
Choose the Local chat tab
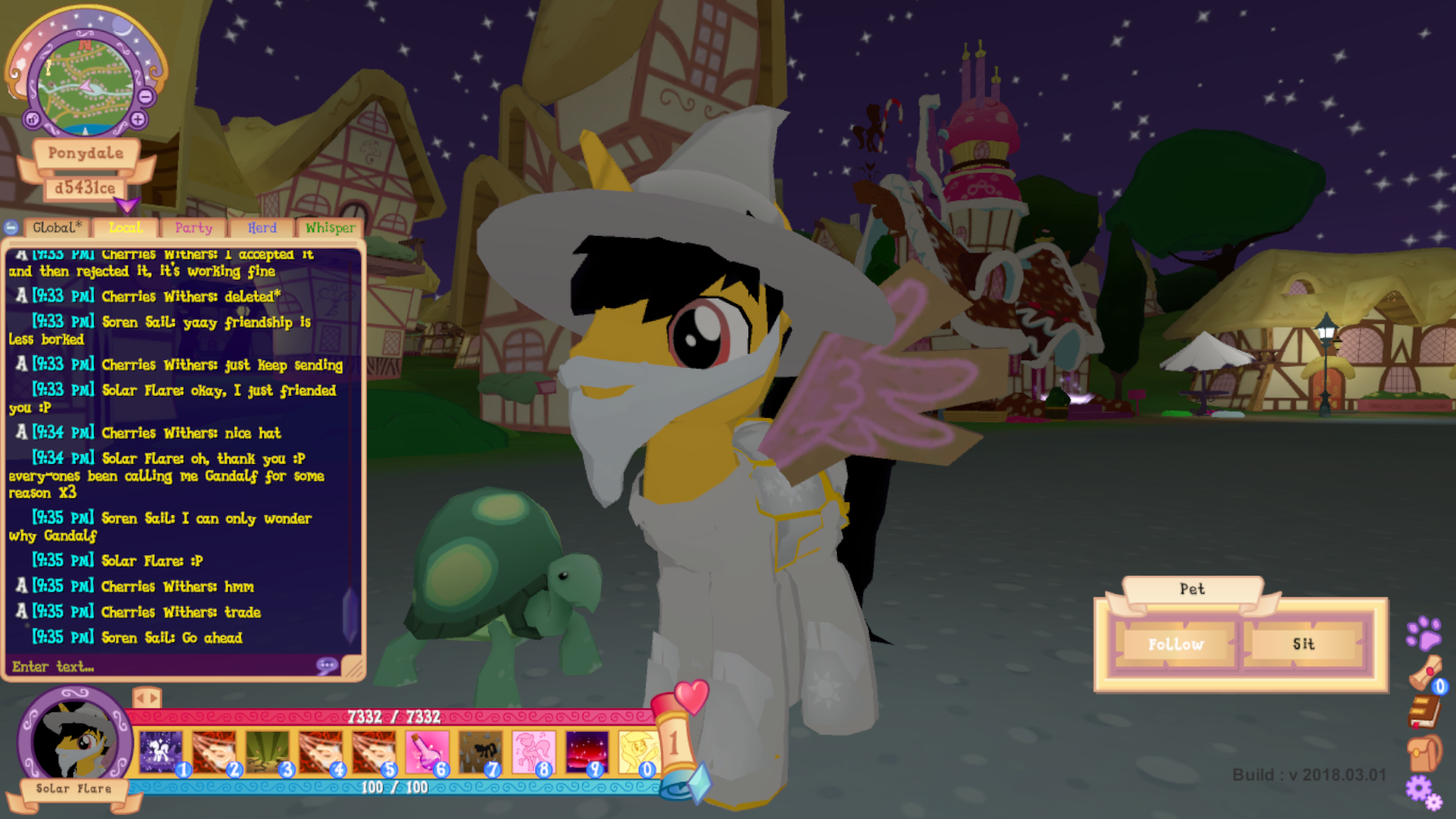[x=125, y=227]
